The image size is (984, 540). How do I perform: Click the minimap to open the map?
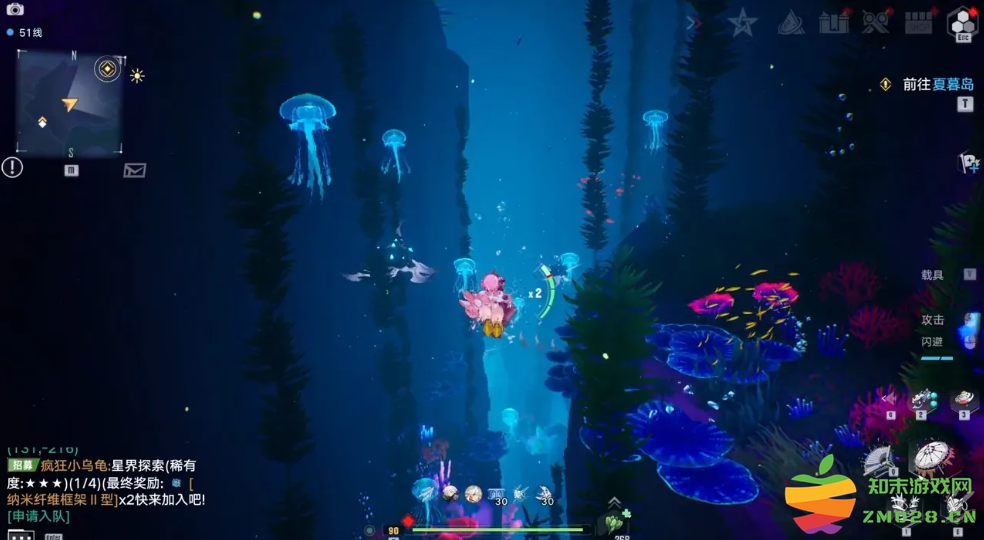click(69, 103)
